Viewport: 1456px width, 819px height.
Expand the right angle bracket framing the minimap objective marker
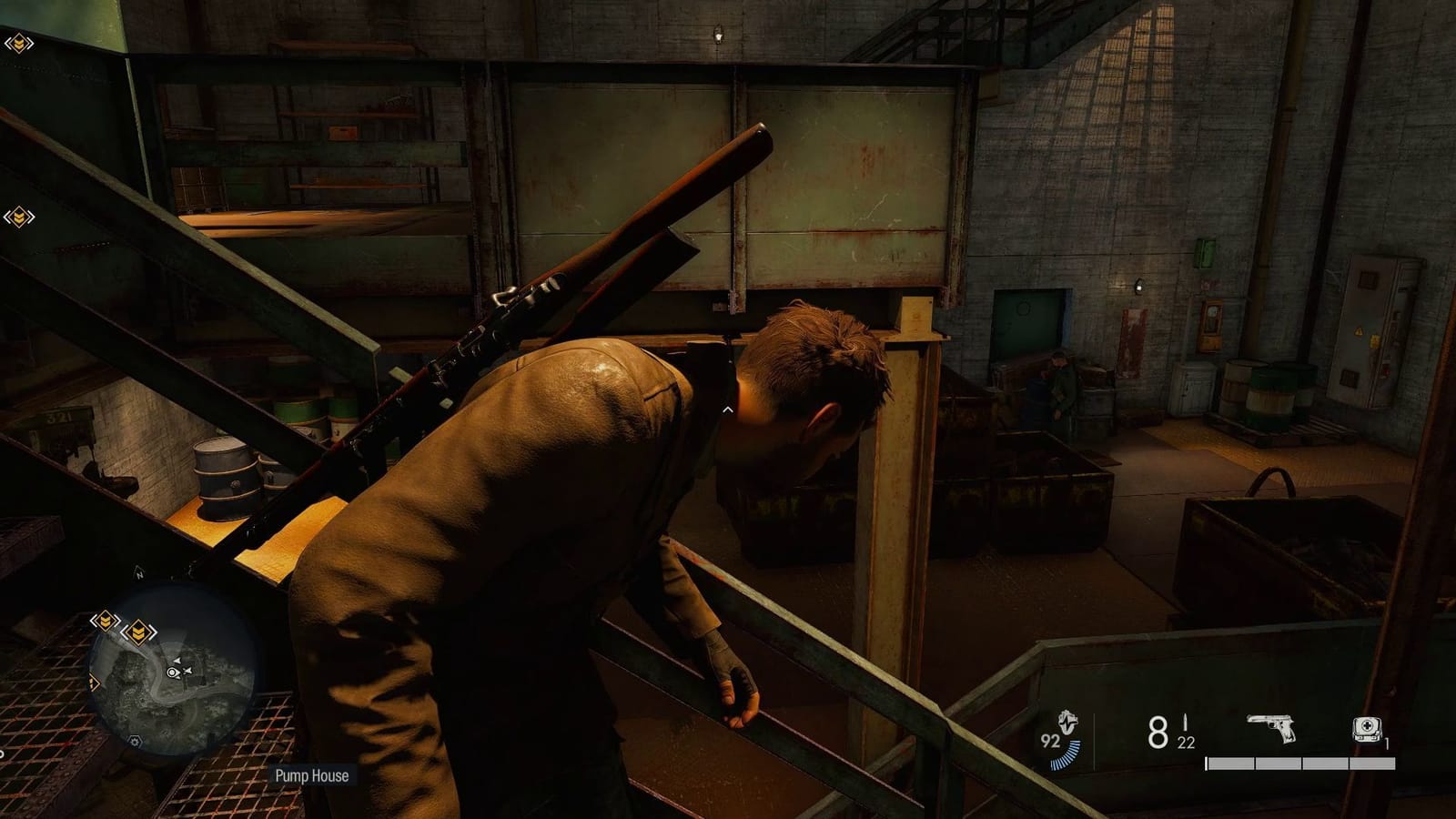click(153, 631)
